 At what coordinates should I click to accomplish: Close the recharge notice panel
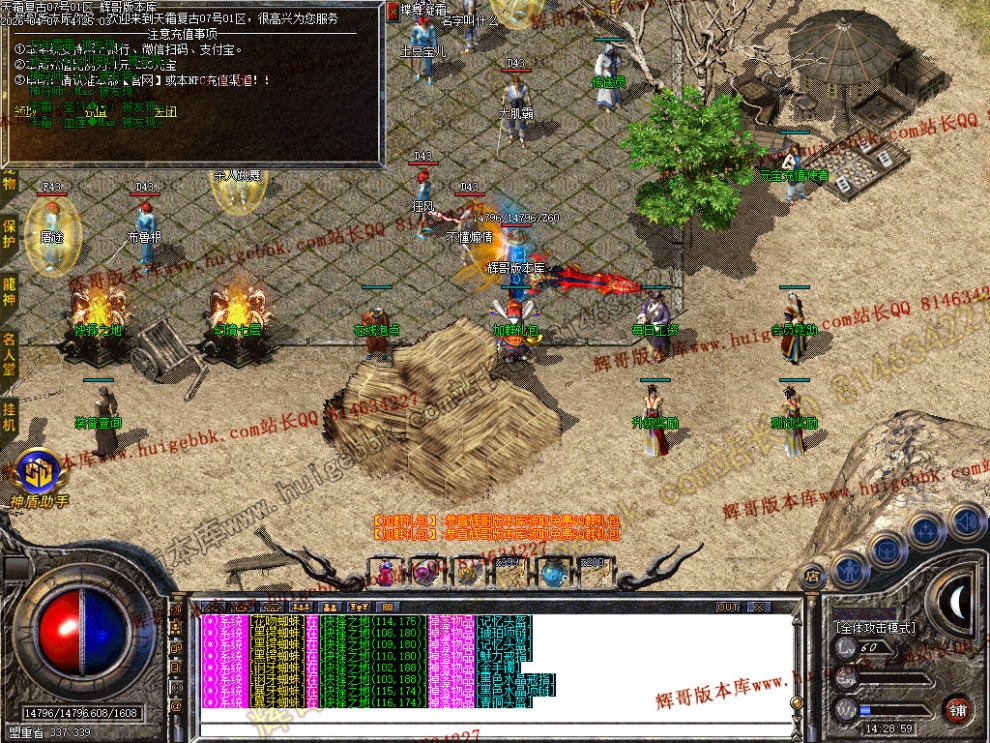[392, 10]
